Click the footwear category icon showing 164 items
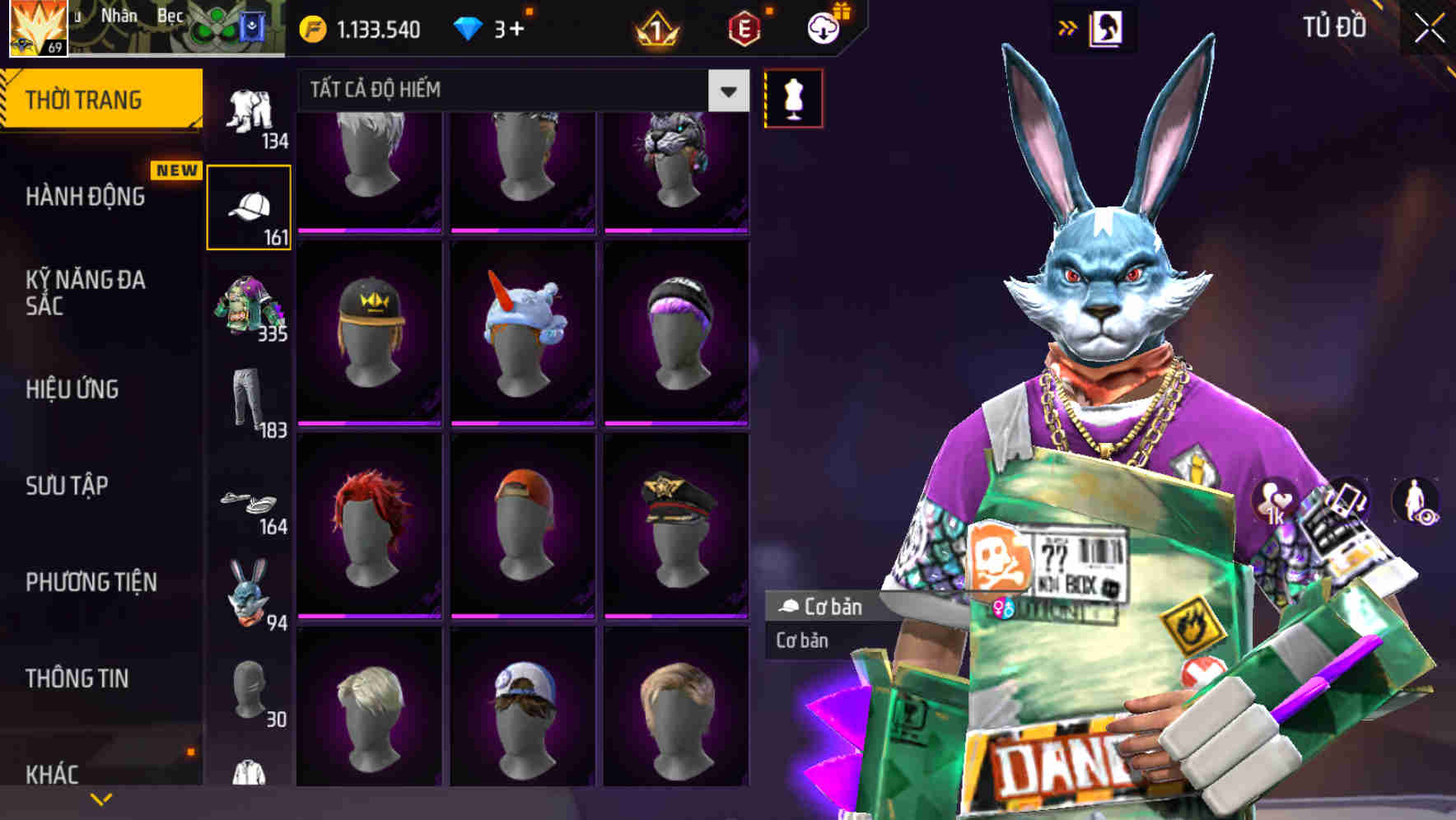The image size is (1456, 820). click(x=251, y=502)
